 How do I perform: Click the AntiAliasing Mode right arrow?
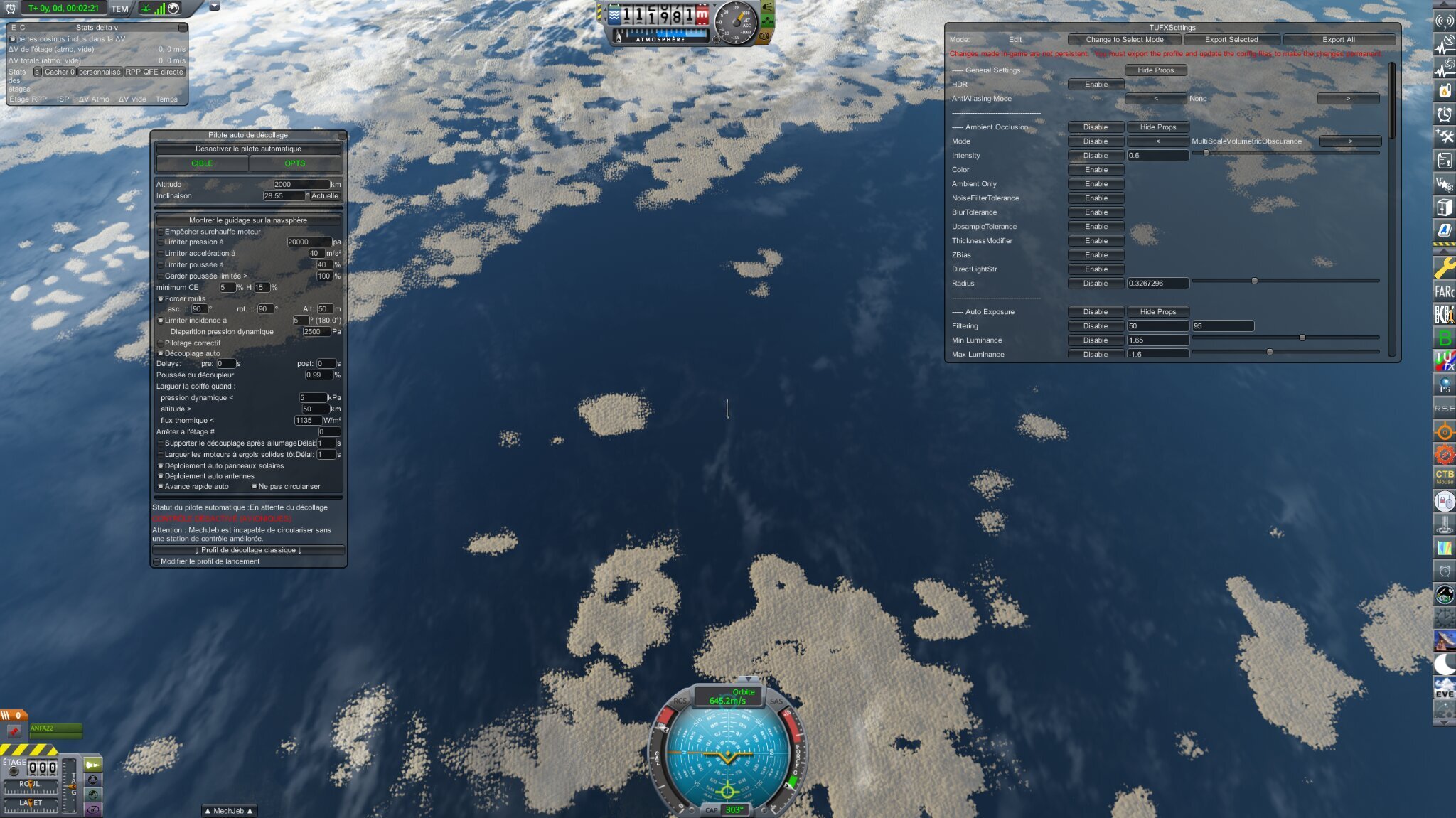point(1348,98)
